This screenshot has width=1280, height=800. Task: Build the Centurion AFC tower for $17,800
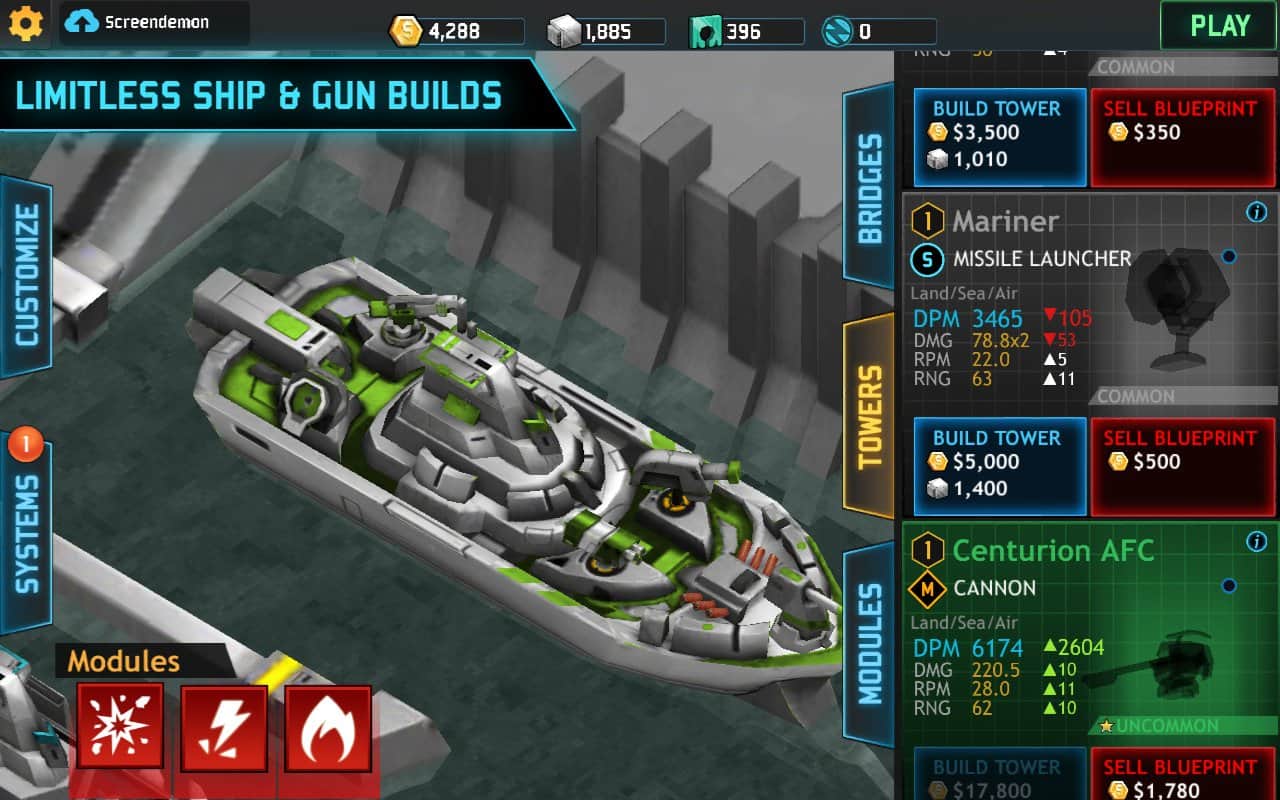point(996,776)
